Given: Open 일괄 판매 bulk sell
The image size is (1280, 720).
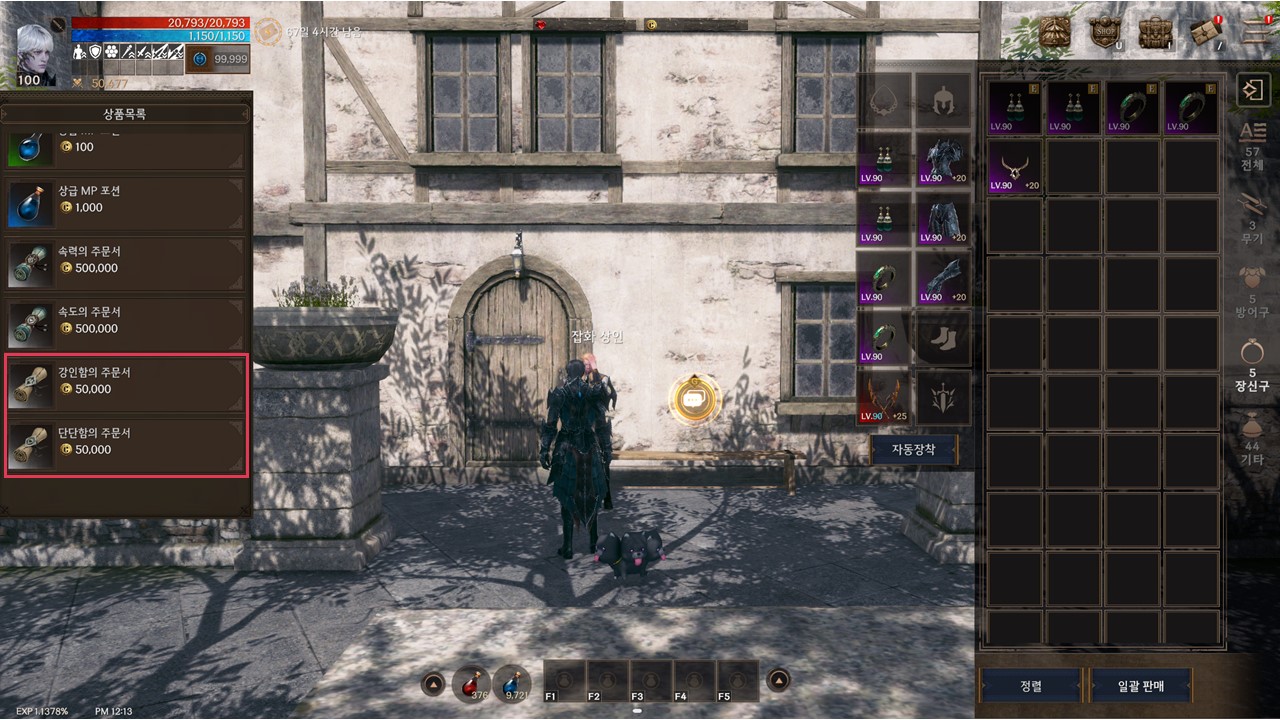Looking at the screenshot, I should (1141, 686).
